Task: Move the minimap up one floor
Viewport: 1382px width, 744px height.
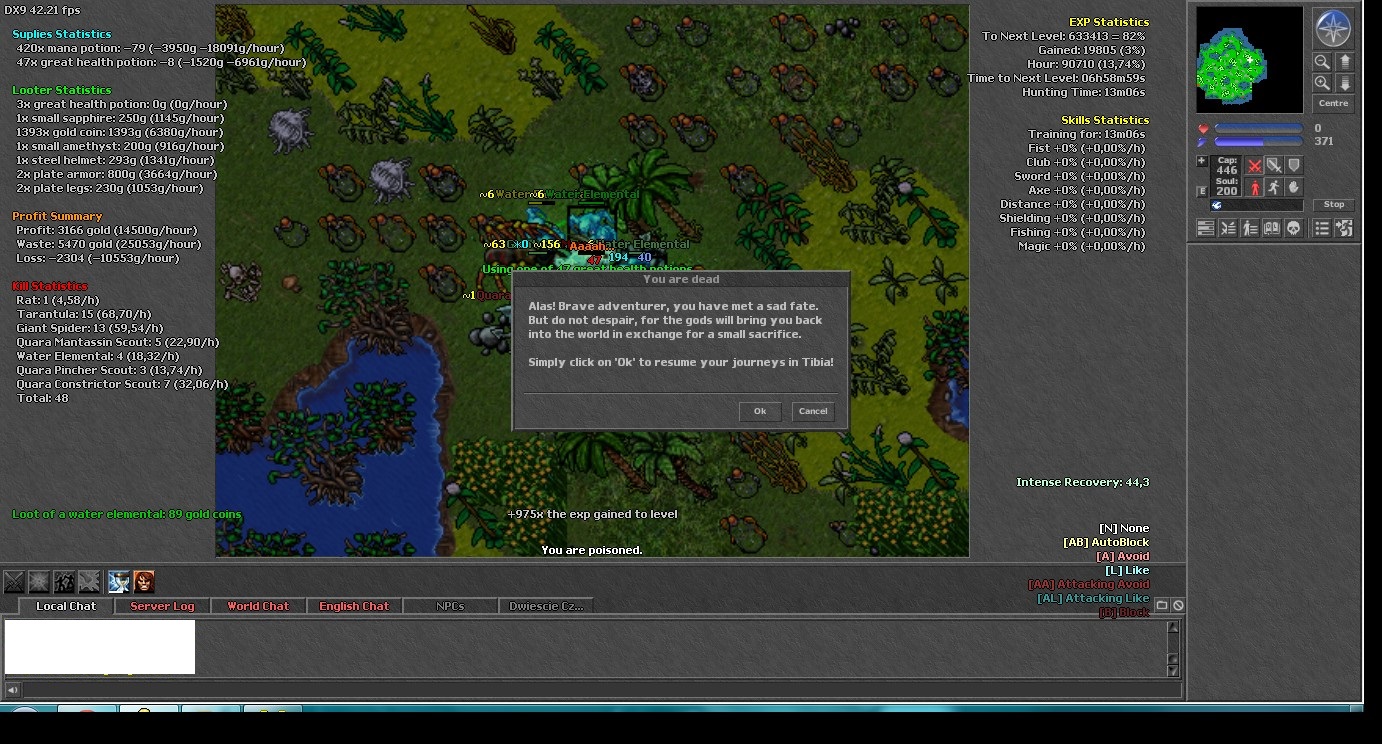Action: click(1346, 62)
